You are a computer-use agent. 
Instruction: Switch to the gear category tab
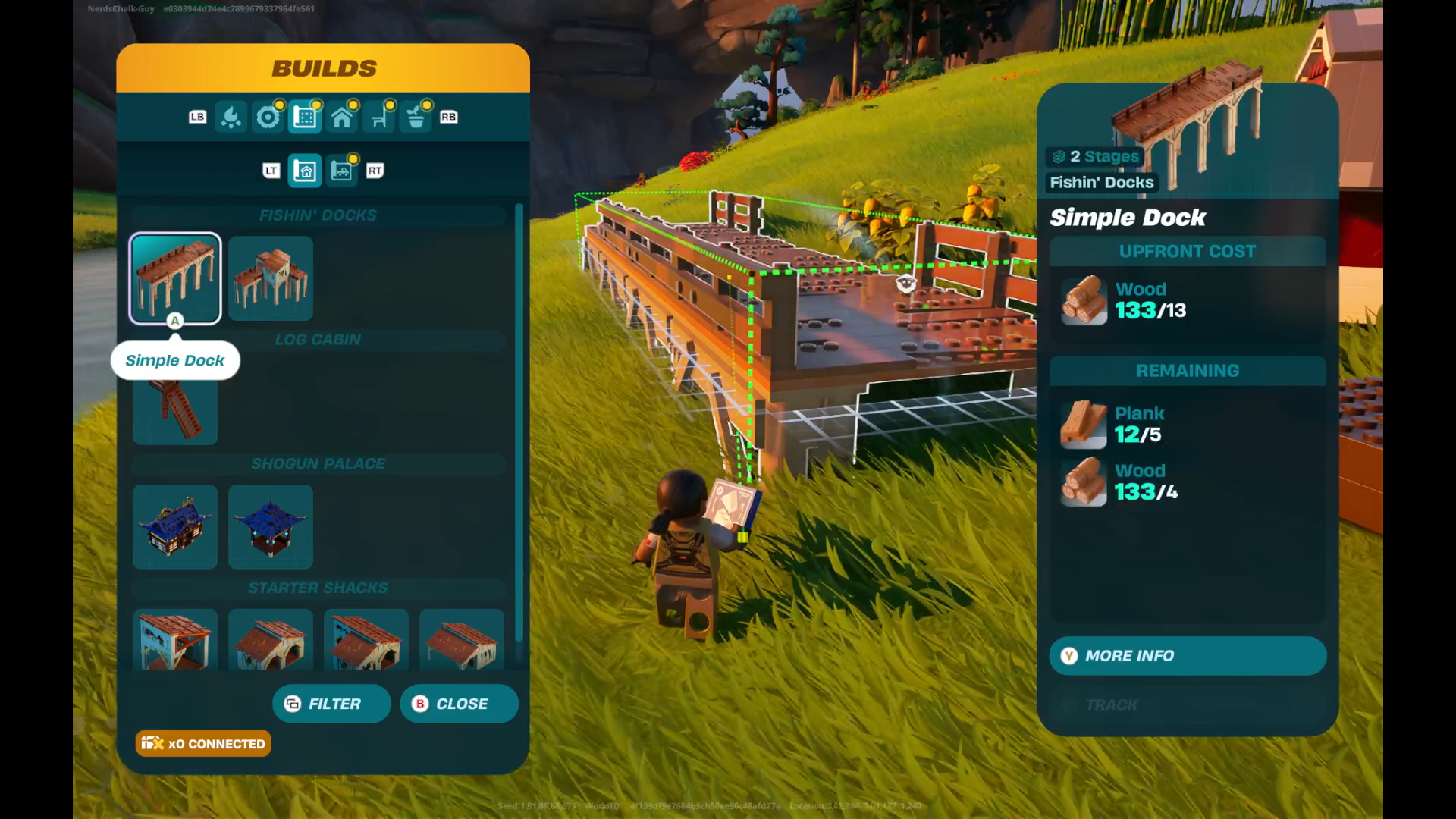tap(268, 118)
